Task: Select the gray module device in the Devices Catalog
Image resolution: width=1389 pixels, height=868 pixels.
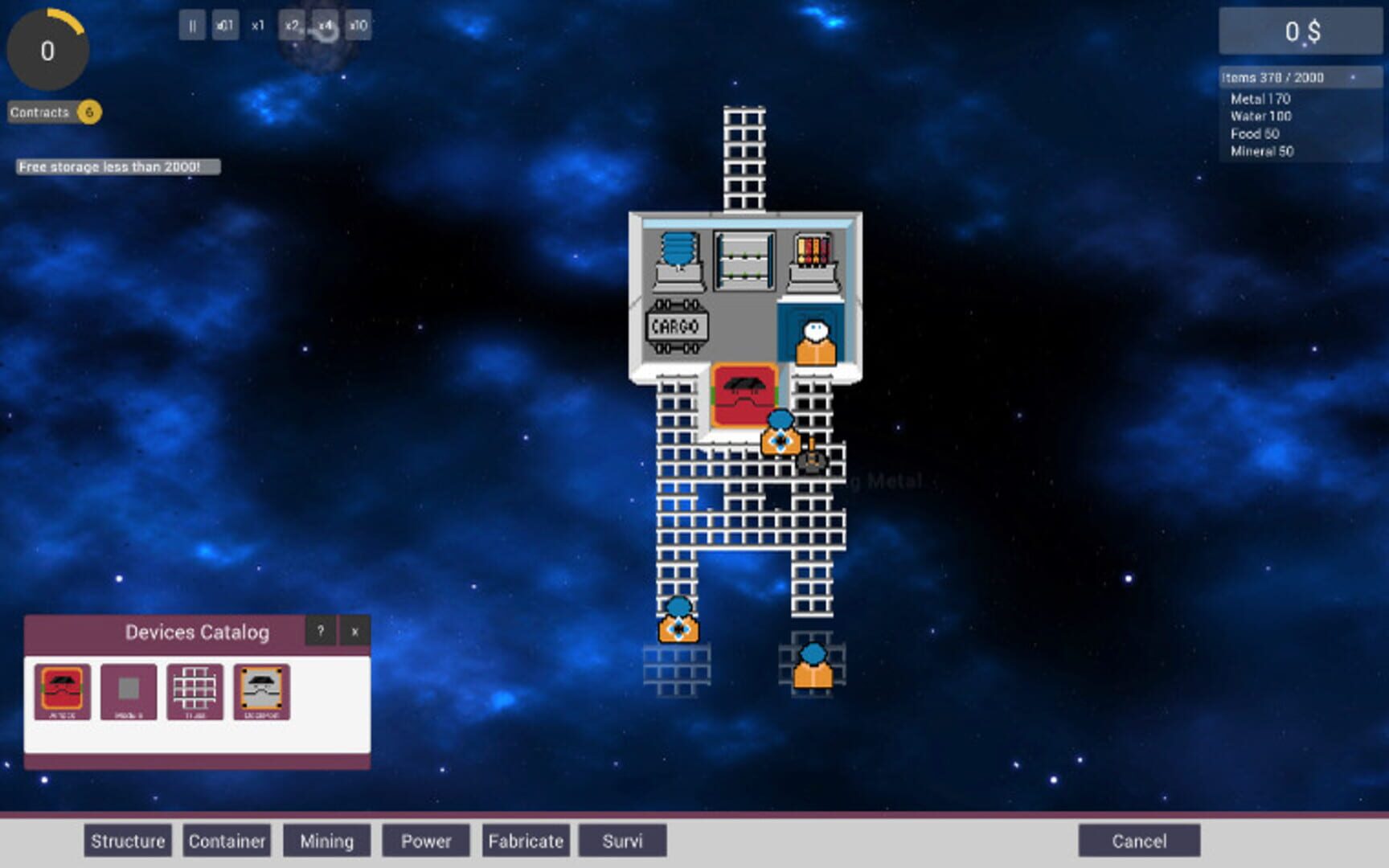Action: point(127,687)
